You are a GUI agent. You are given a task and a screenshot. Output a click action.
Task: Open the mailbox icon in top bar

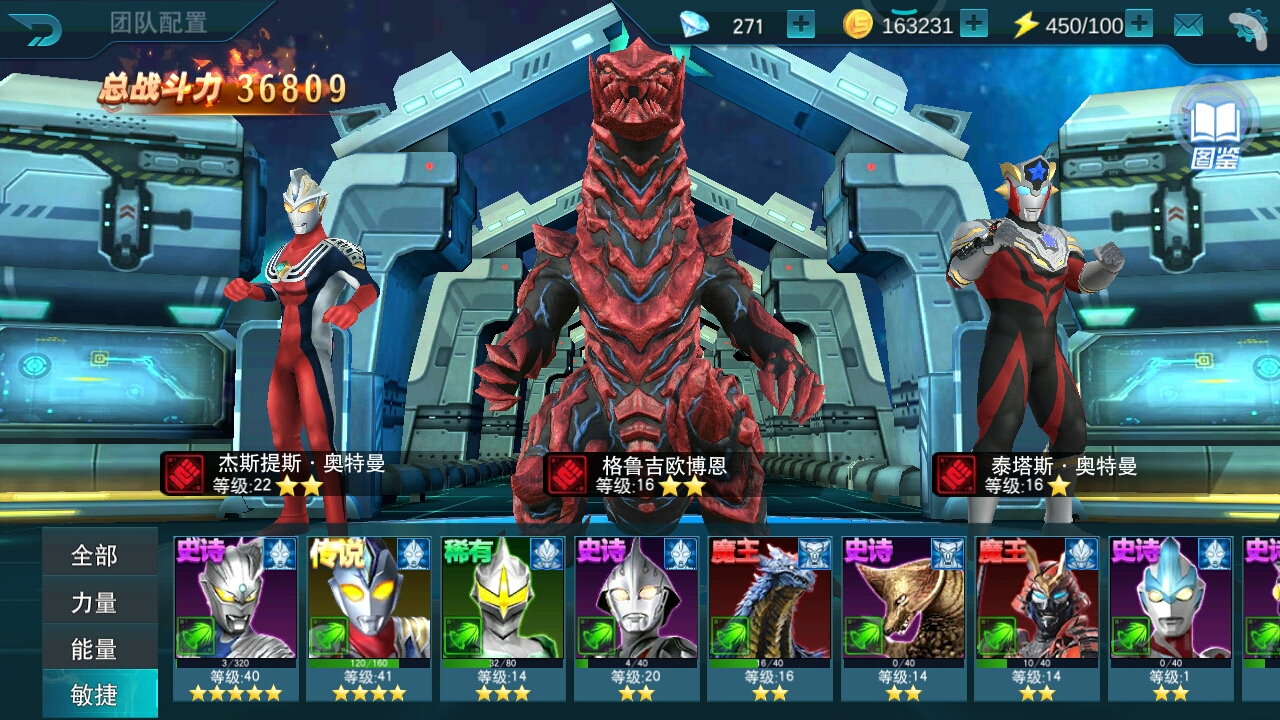pos(1188,23)
